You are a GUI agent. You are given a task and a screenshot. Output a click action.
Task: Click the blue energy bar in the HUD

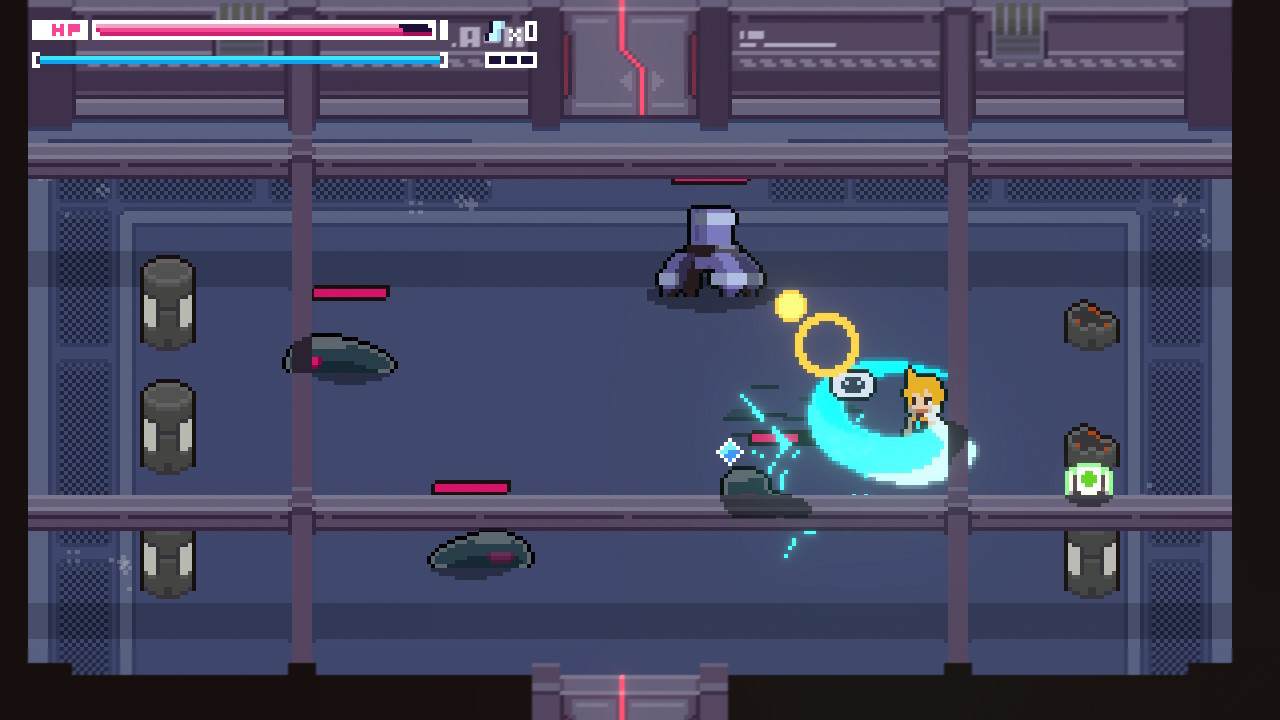click(240, 59)
